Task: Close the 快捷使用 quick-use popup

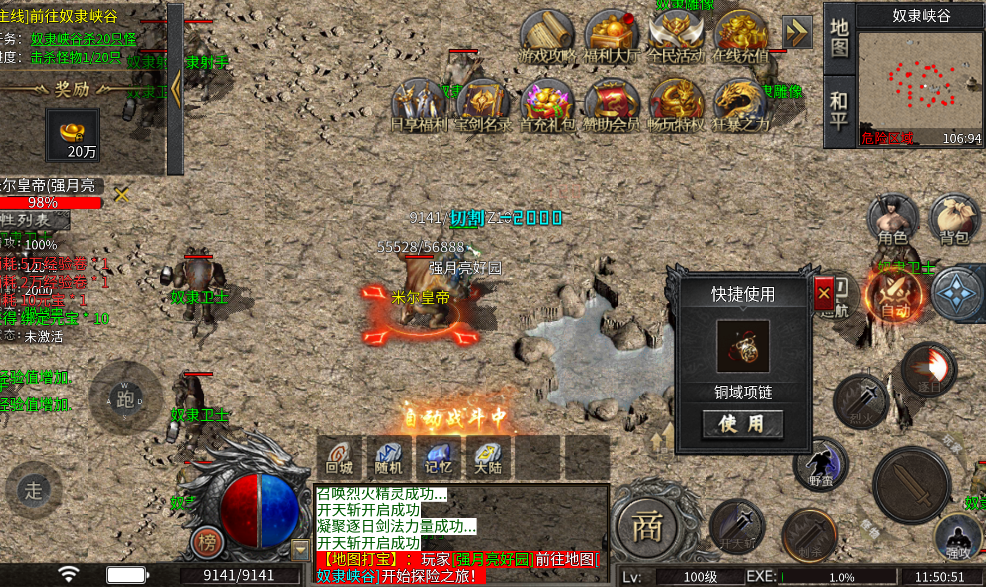Action: click(x=823, y=294)
